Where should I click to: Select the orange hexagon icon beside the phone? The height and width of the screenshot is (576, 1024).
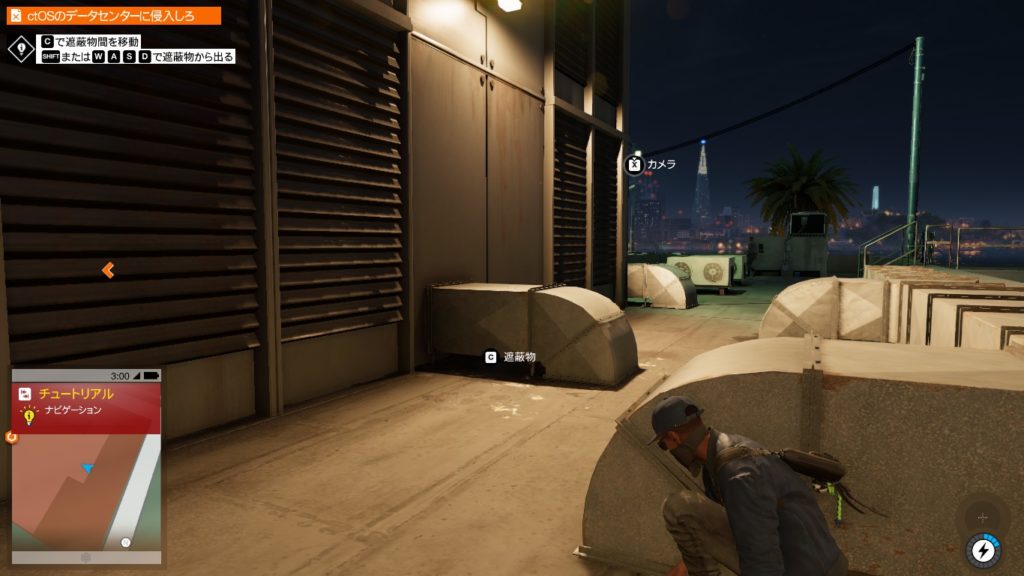(x=11, y=437)
